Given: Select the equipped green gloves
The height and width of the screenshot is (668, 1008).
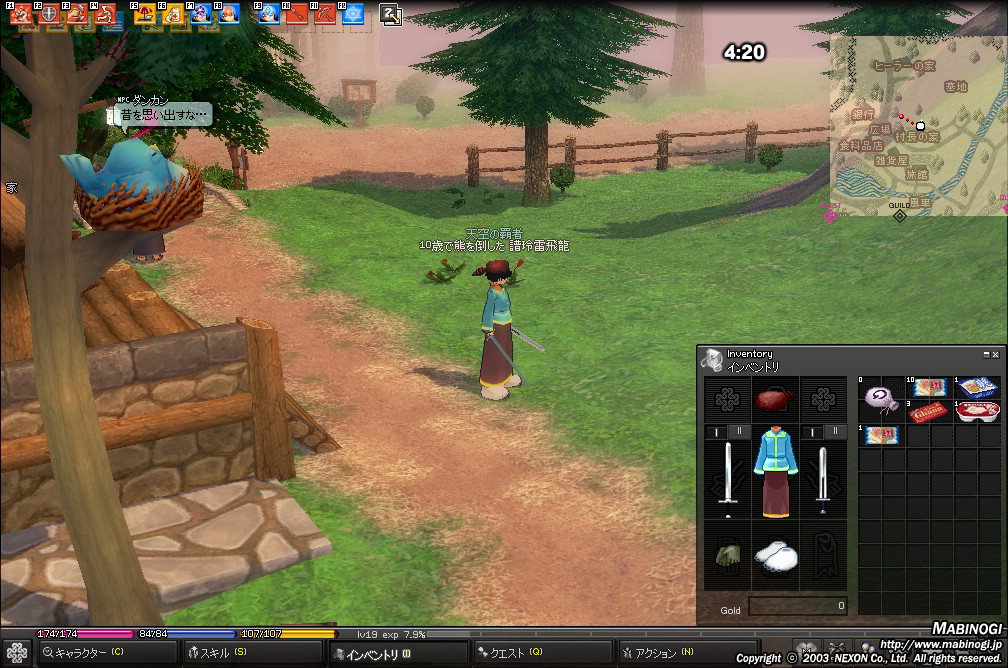Looking at the screenshot, I should [726, 554].
